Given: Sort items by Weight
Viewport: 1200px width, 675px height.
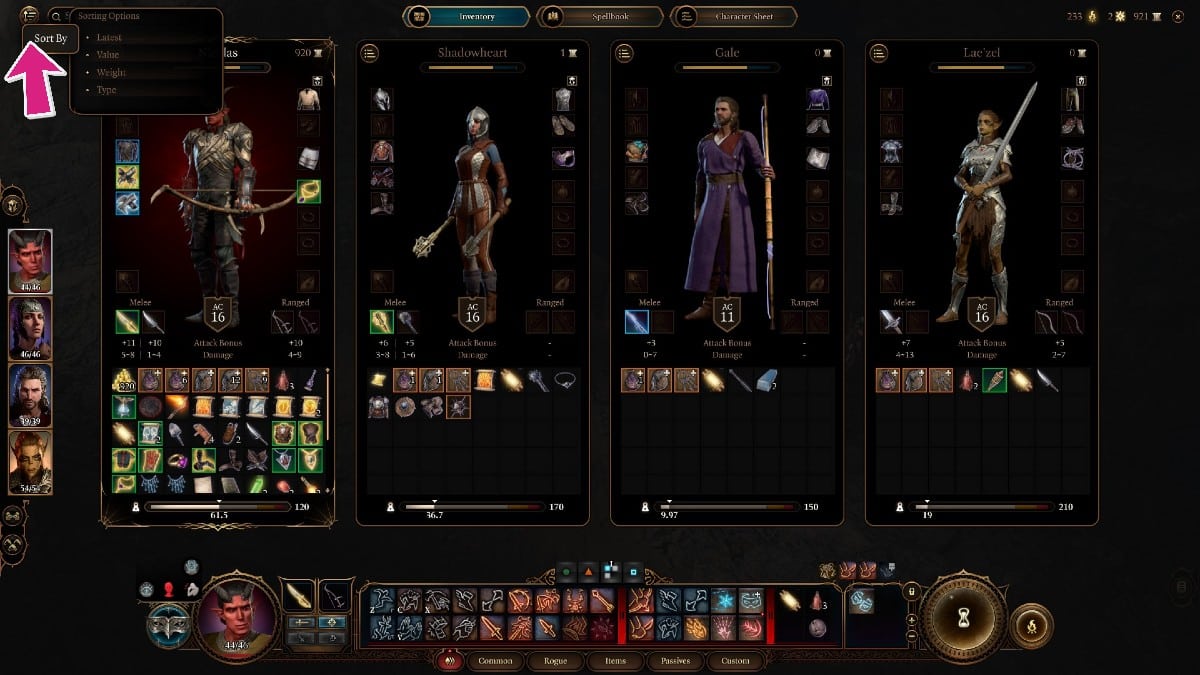Looking at the screenshot, I should coord(111,73).
